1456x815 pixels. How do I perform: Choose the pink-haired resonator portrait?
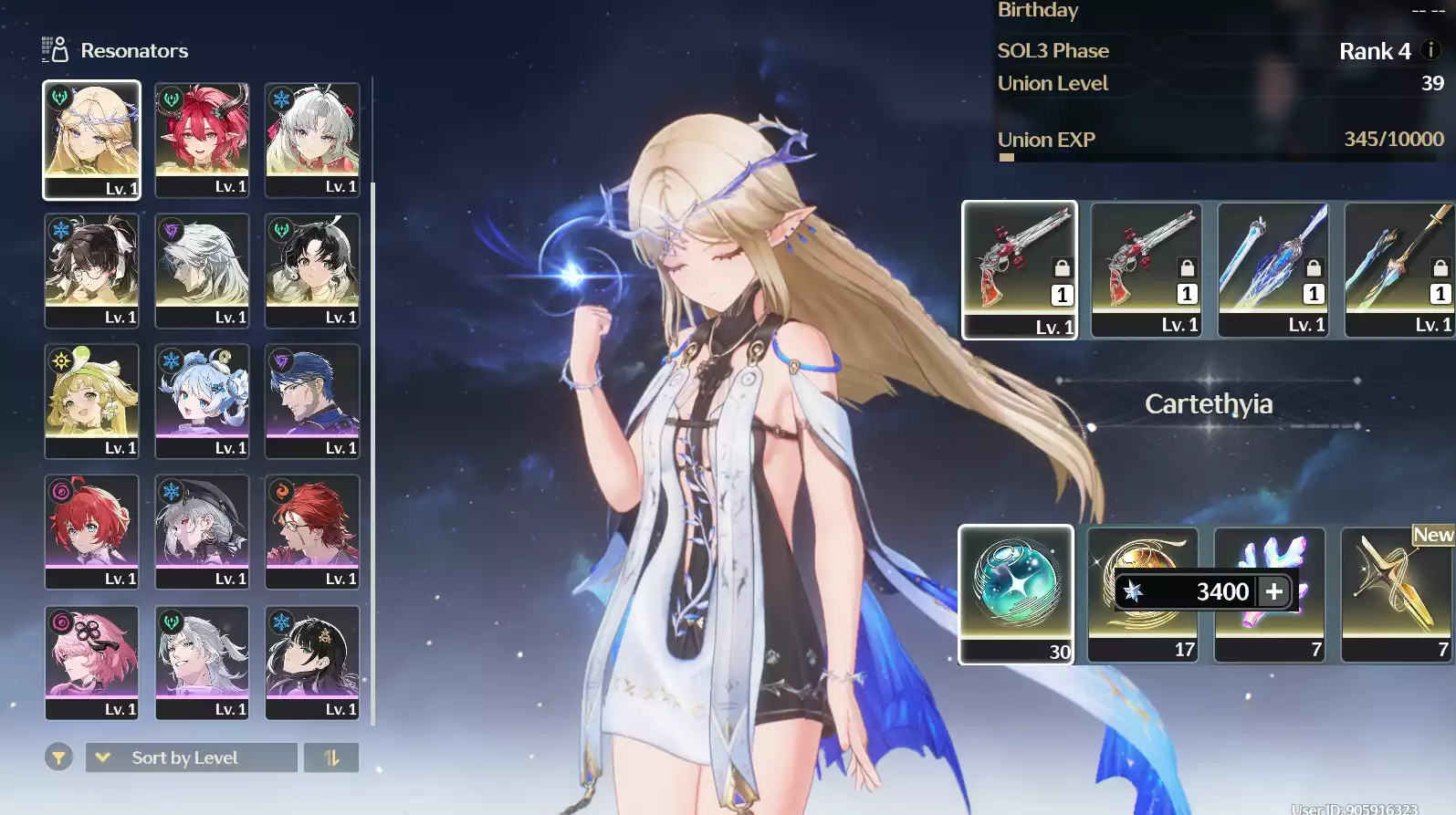point(91,662)
